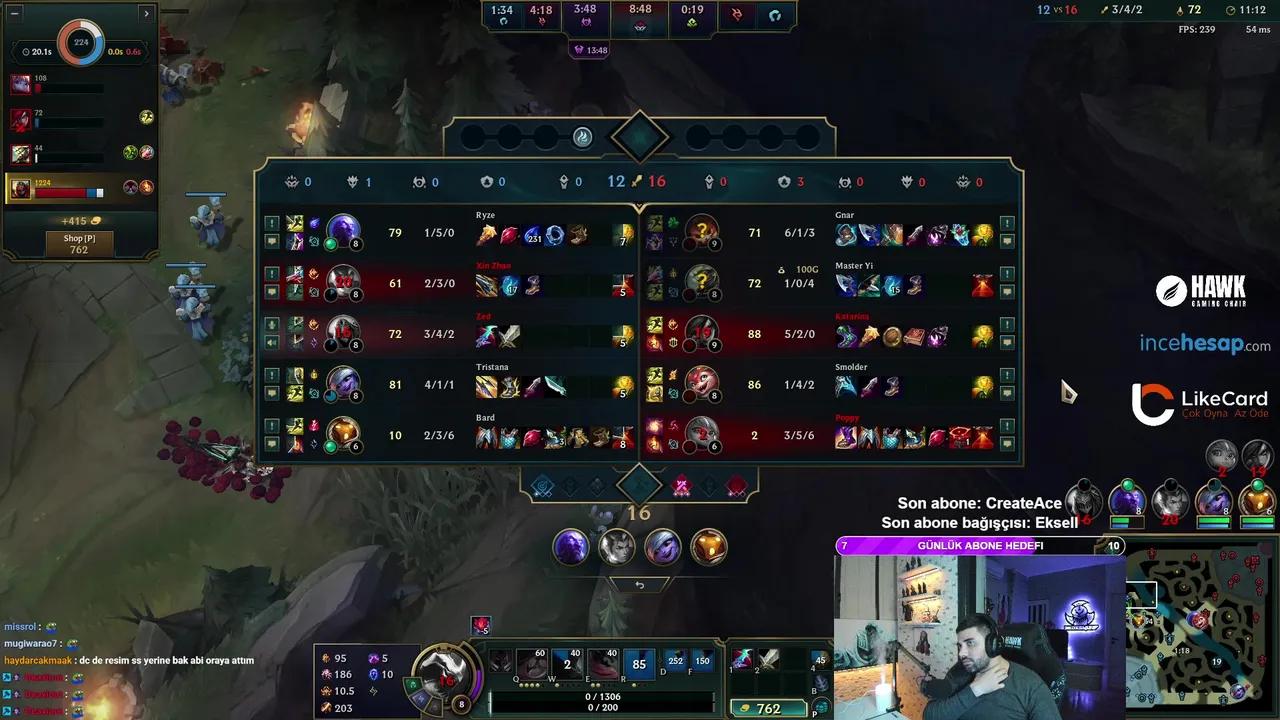The height and width of the screenshot is (720, 1280).
Task: Toggle the sound mute on Zed's row
Action: click(272, 343)
